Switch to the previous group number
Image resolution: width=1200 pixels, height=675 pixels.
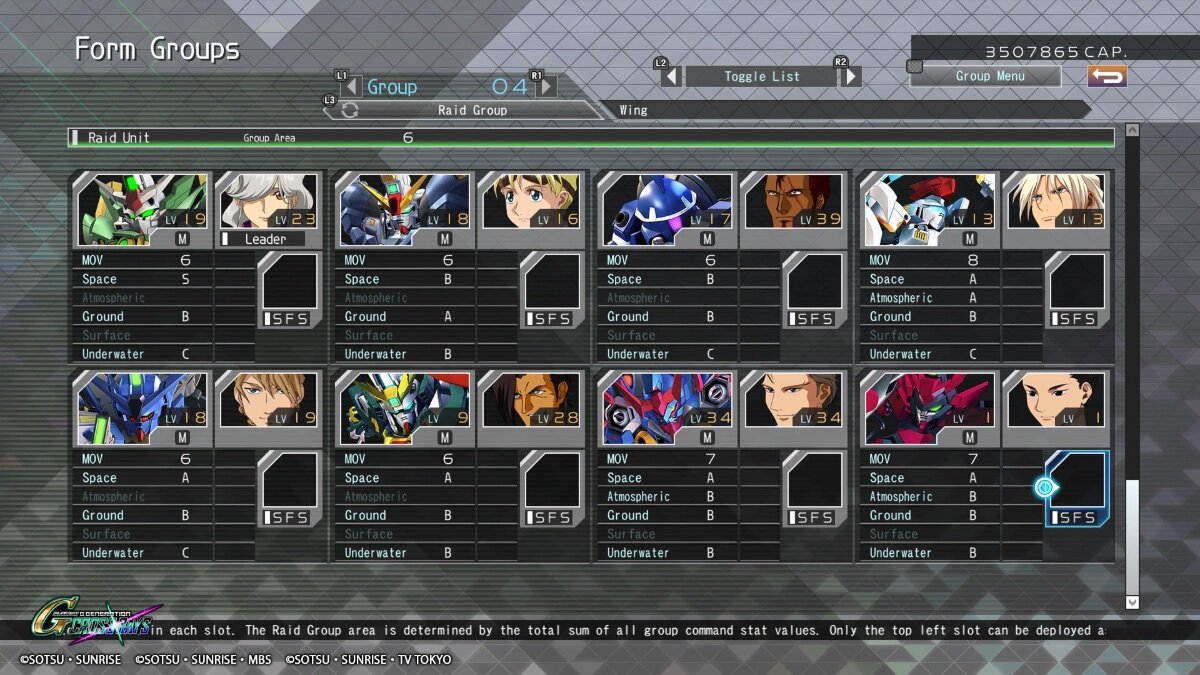pyautogui.click(x=351, y=87)
